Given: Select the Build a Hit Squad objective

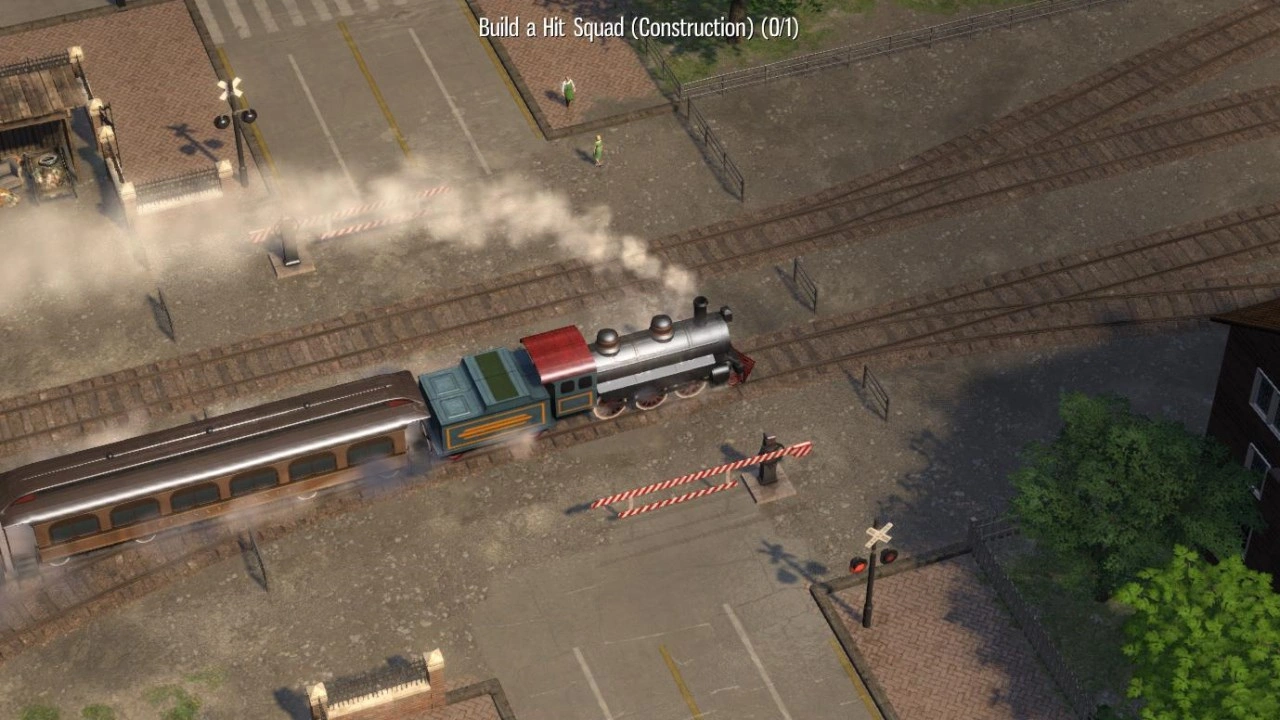Looking at the screenshot, I should pyautogui.click(x=638, y=27).
